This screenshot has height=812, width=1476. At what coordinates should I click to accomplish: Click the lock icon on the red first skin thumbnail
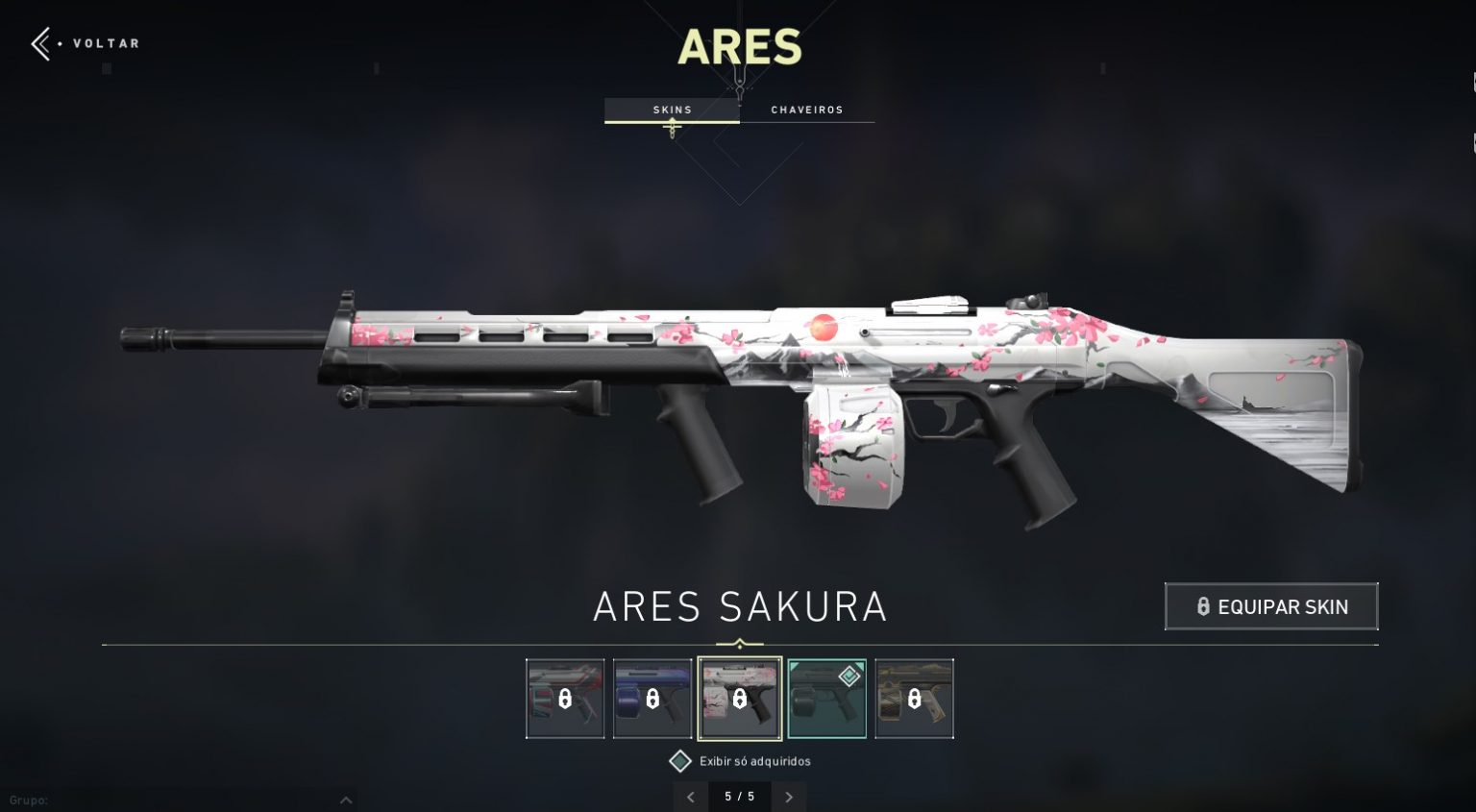click(x=563, y=699)
